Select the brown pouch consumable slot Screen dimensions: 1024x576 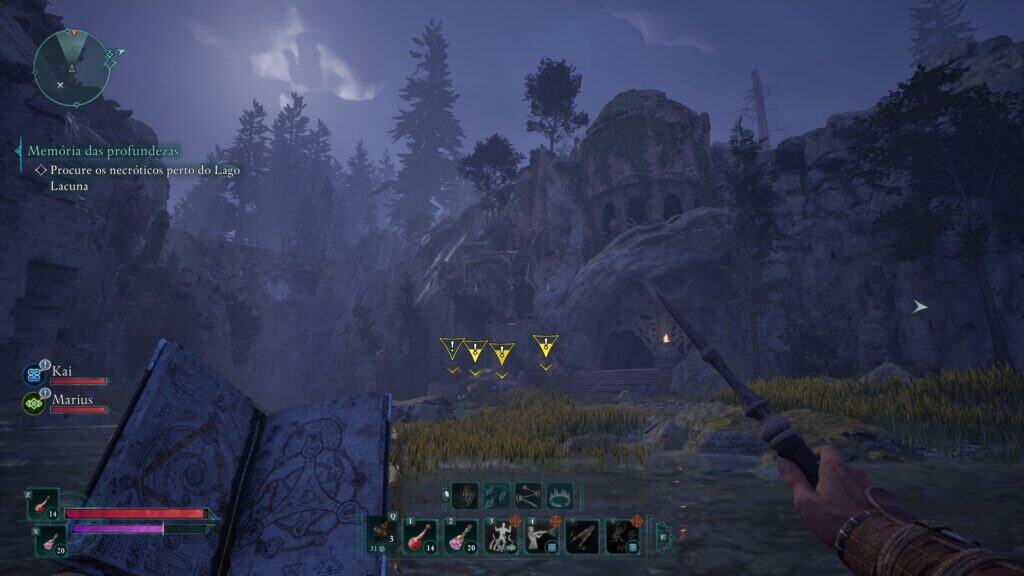[x=381, y=534]
